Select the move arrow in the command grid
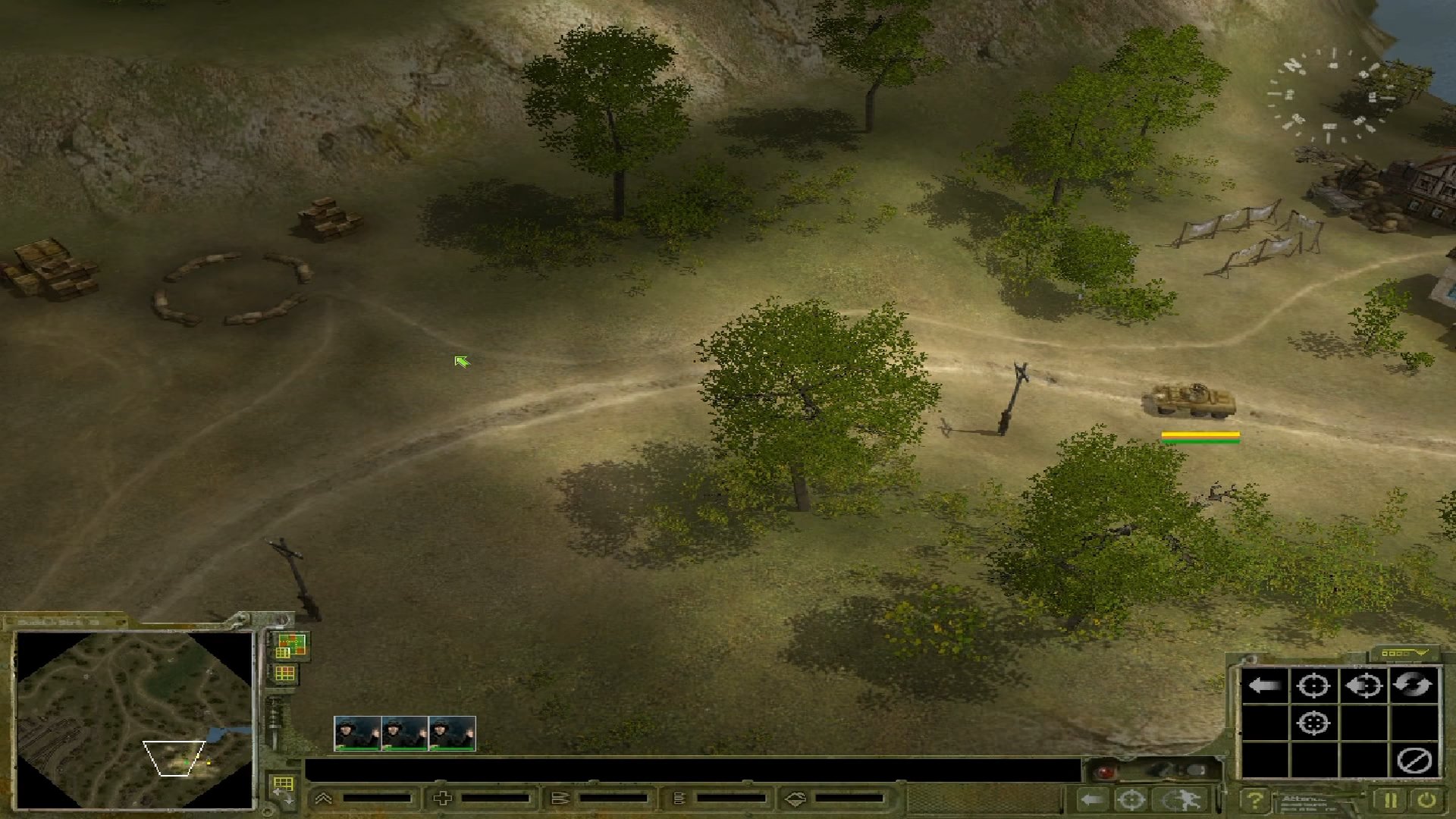This screenshot has width=1456, height=819. click(1264, 686)
